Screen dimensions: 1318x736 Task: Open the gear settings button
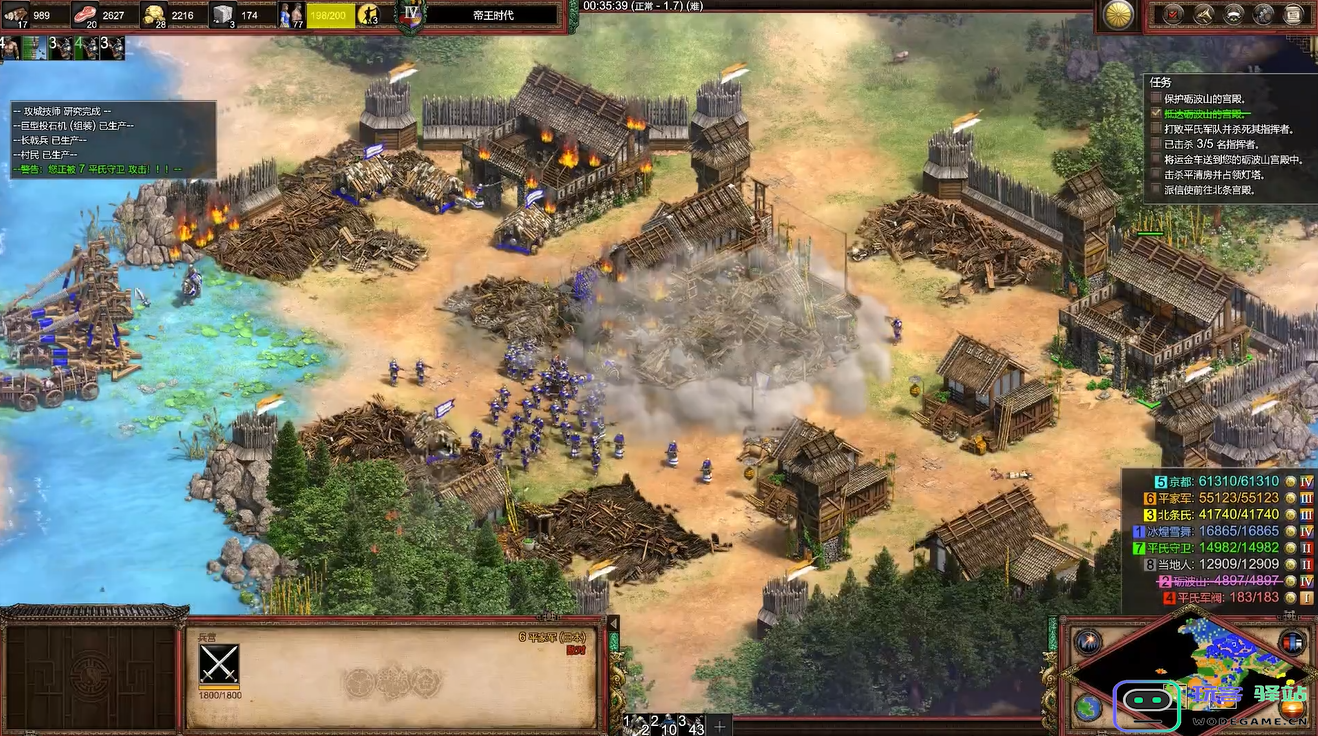(1264, 14)
